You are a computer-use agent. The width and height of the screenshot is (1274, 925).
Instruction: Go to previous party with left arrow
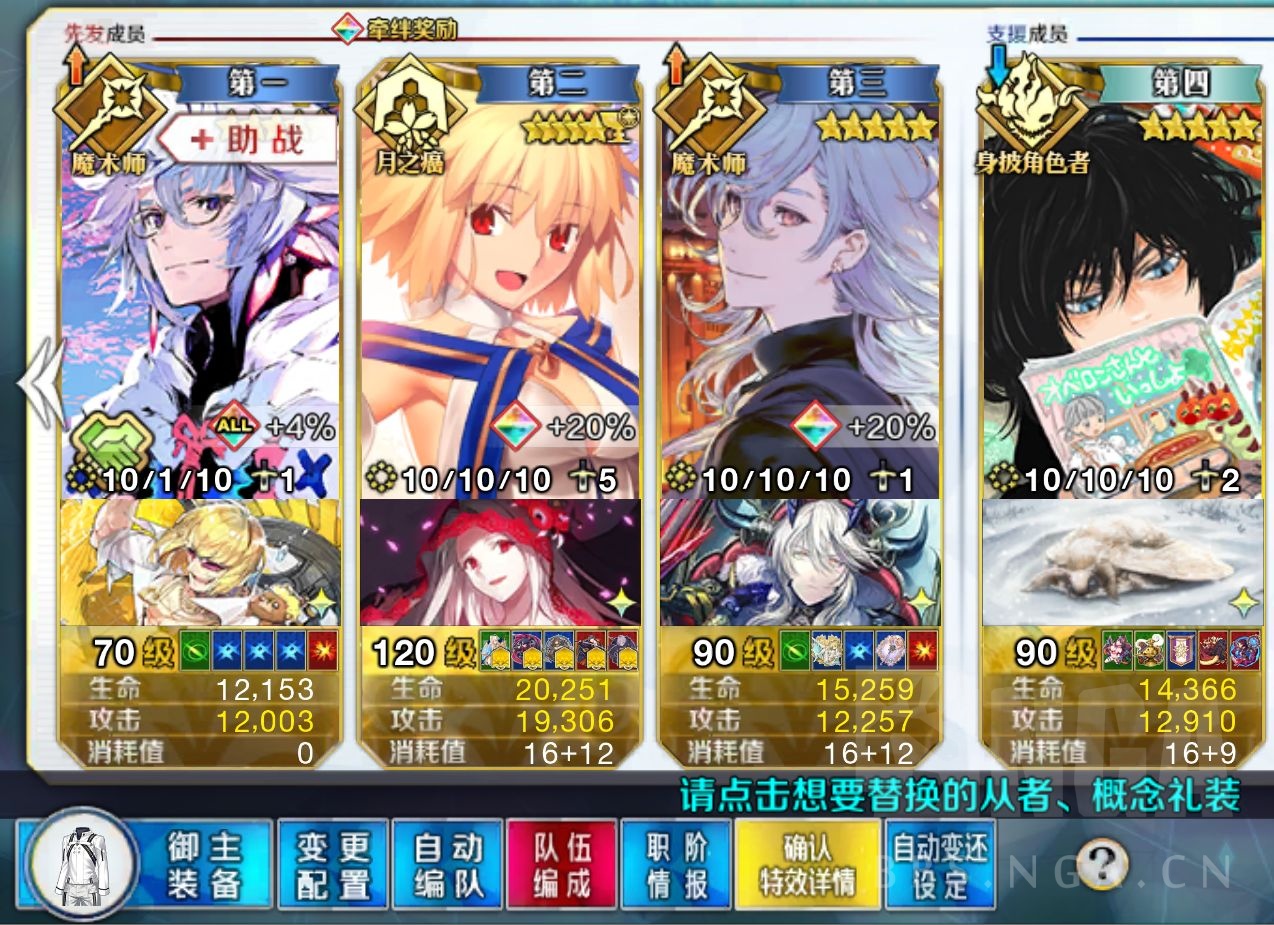click(40, 385)
